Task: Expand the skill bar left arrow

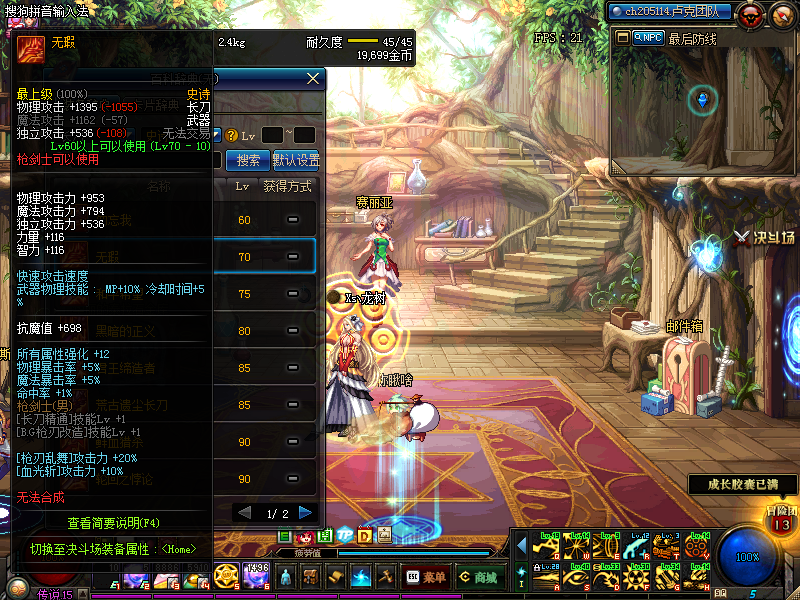Action: click(x=521, y=544)
